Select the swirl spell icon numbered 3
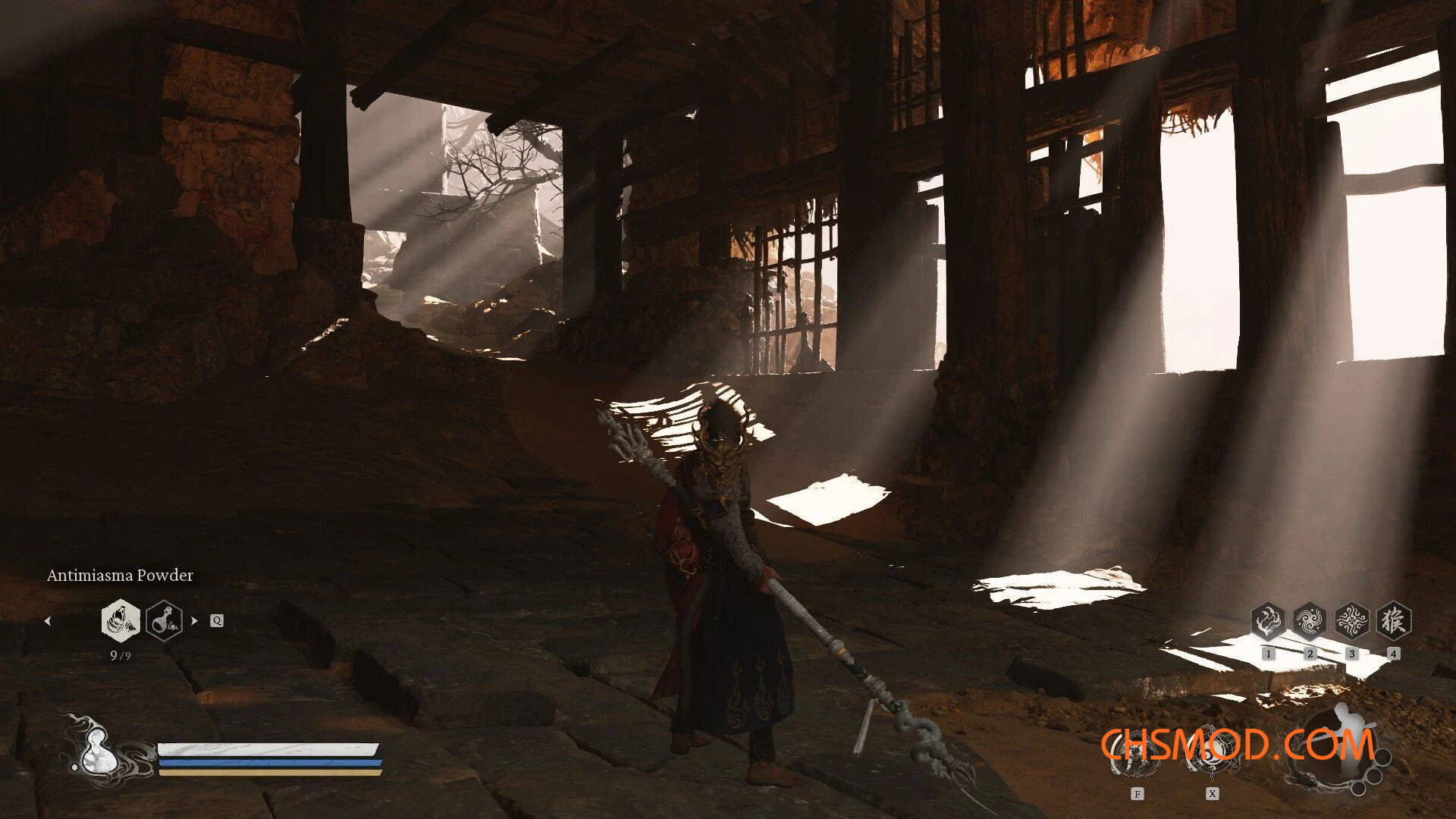The height and width of the screenshot is (819, 1456). [1352, 619]
